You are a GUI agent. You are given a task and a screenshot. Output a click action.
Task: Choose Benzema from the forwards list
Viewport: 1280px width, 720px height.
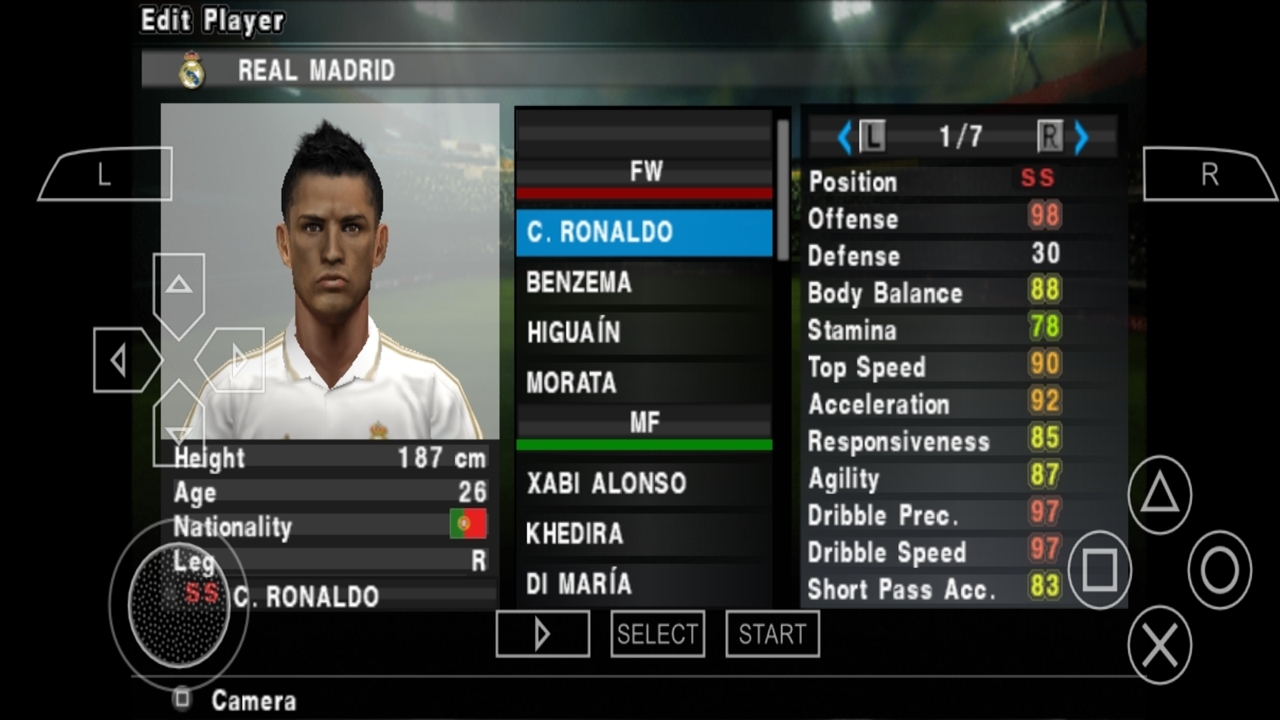644,282
